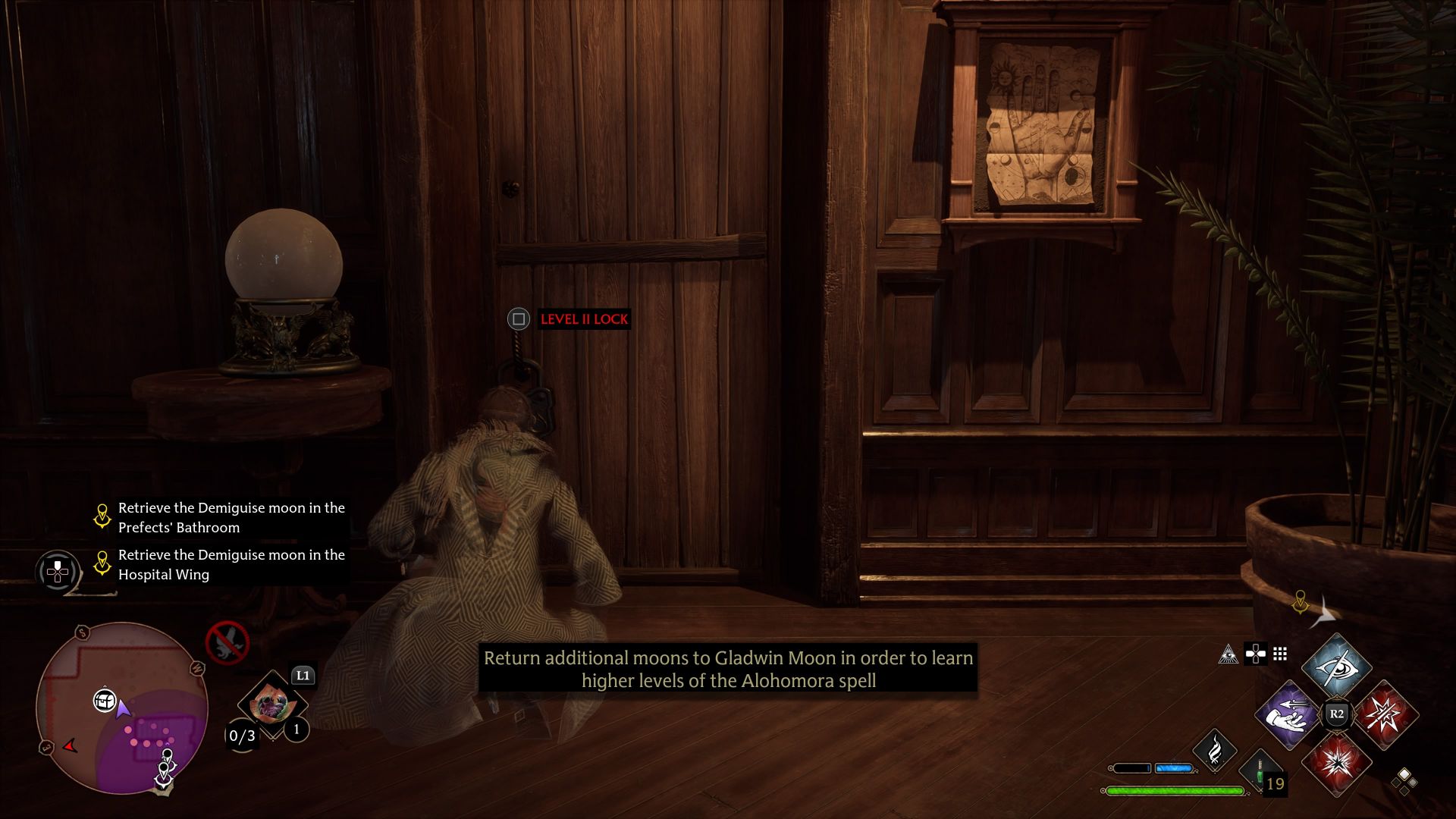Click the eye-in-triangle Revelio icon
The image size is (1456, 819).
pyautogui.click(x=1228, y=654)
